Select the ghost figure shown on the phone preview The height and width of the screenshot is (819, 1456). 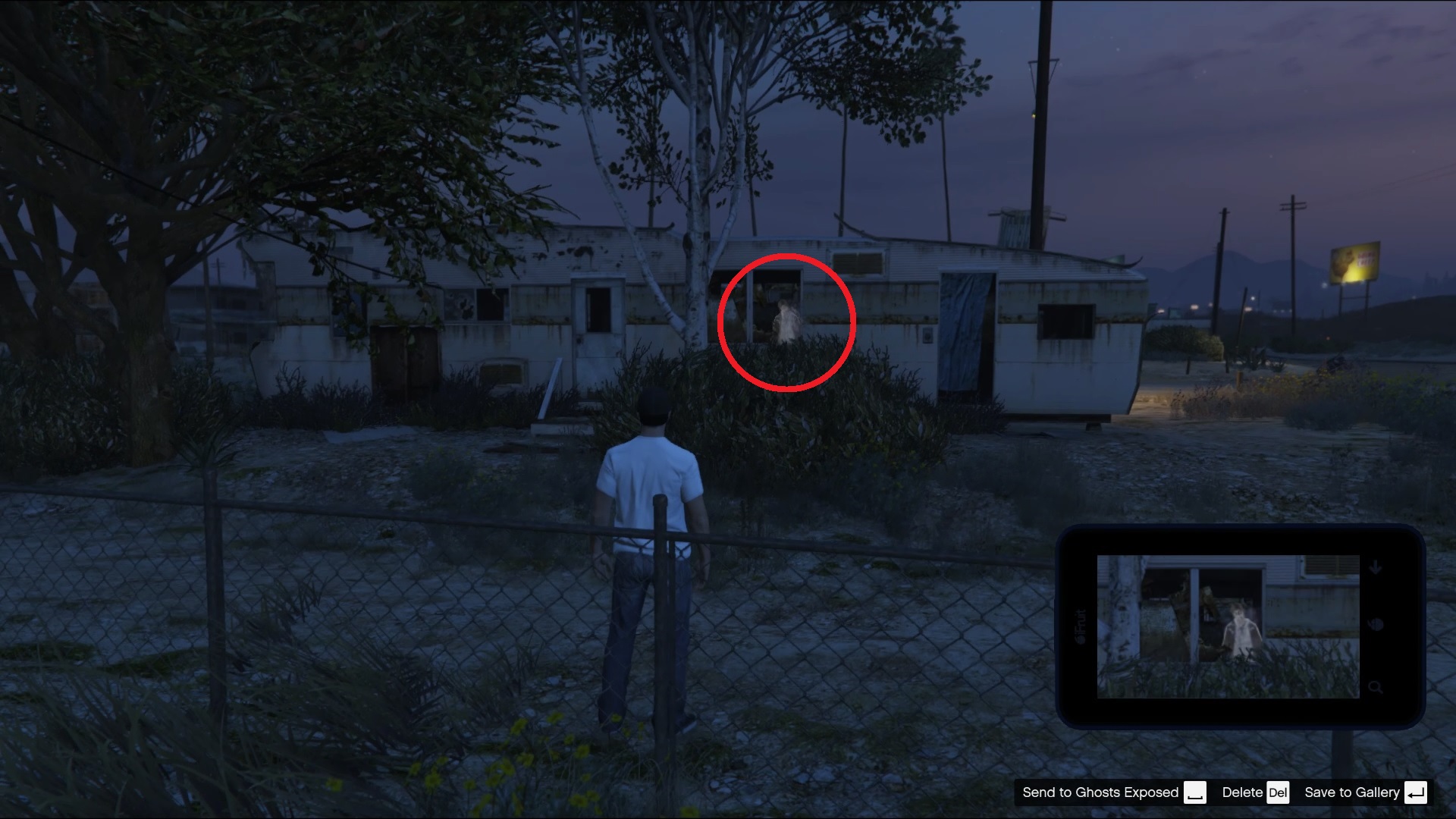(1241, 630)
